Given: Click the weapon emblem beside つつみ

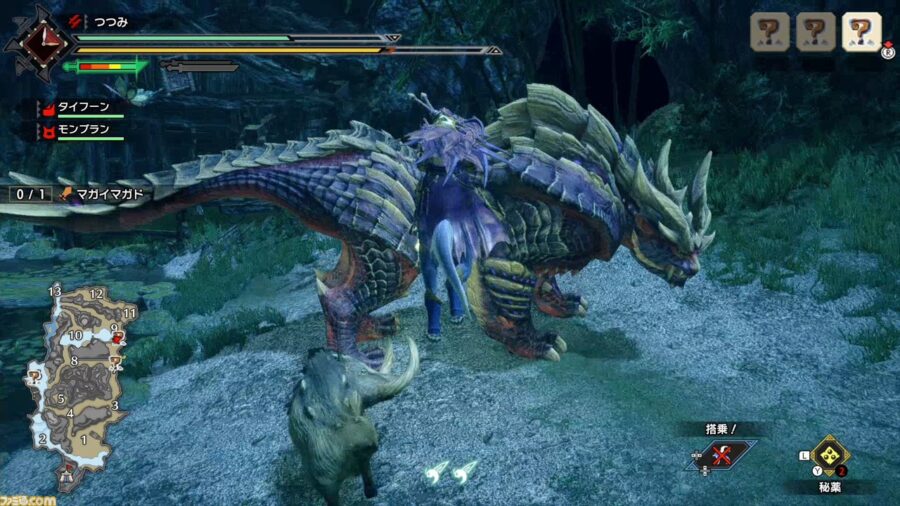Looking at the screenshot, I should coord(39,42).
